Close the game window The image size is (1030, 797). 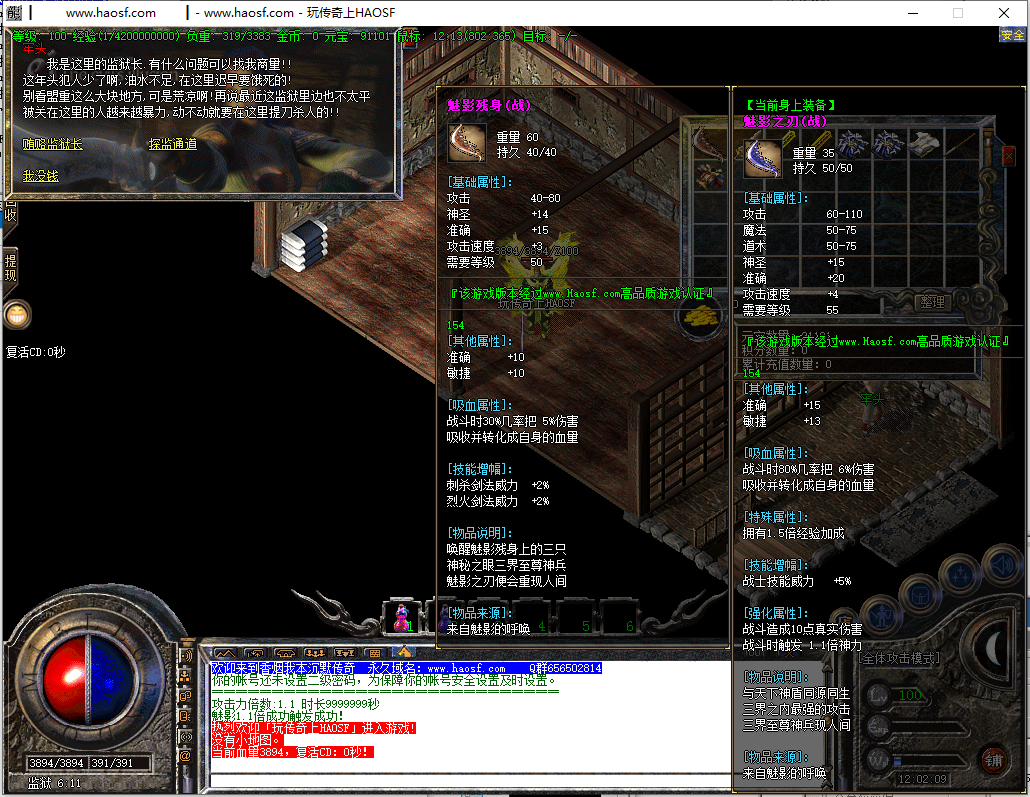[1003, 13]
